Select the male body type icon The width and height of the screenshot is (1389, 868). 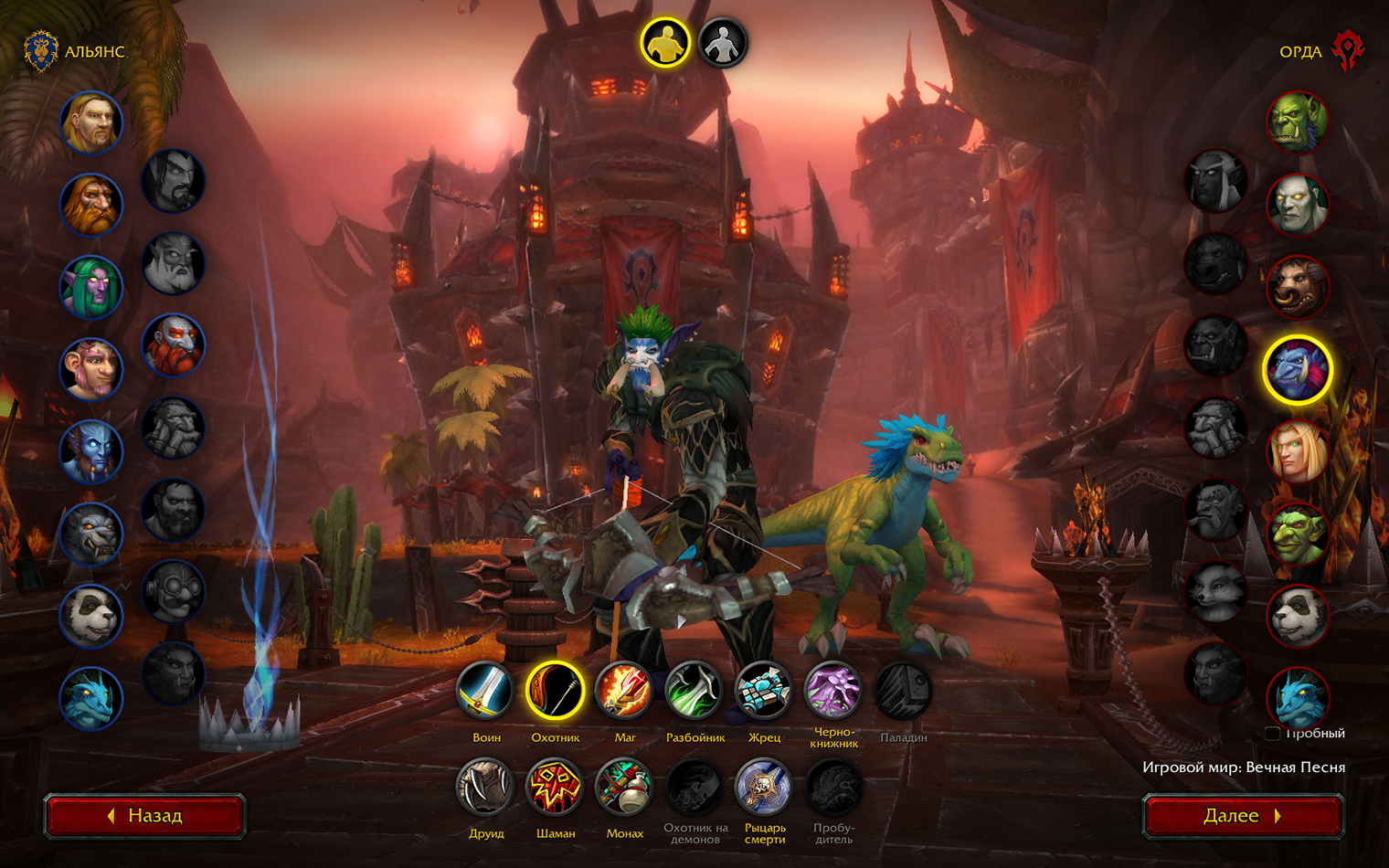point(665,43)
